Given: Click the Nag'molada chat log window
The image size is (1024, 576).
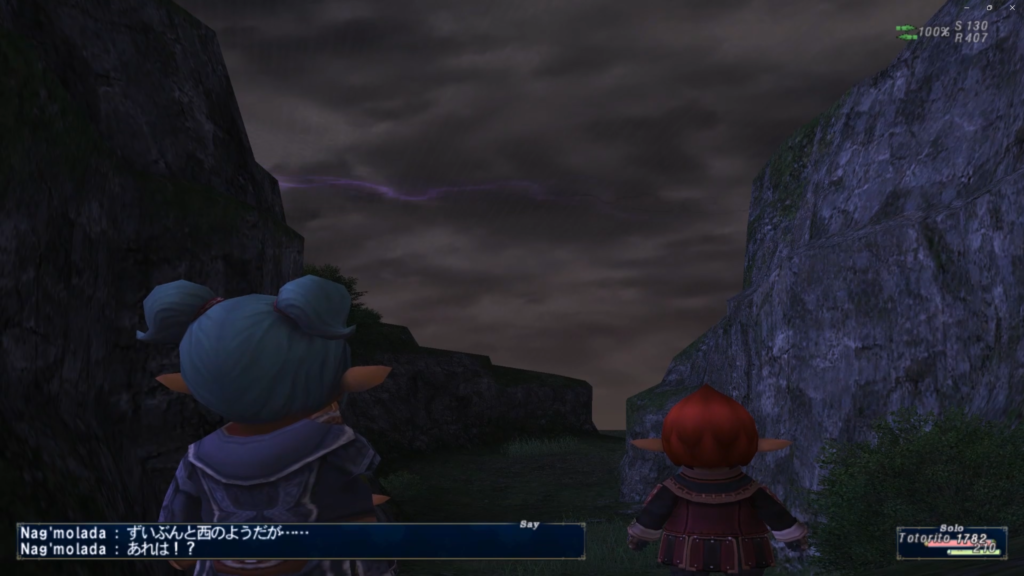Looking at the screenshot, I should click(300, 540).
